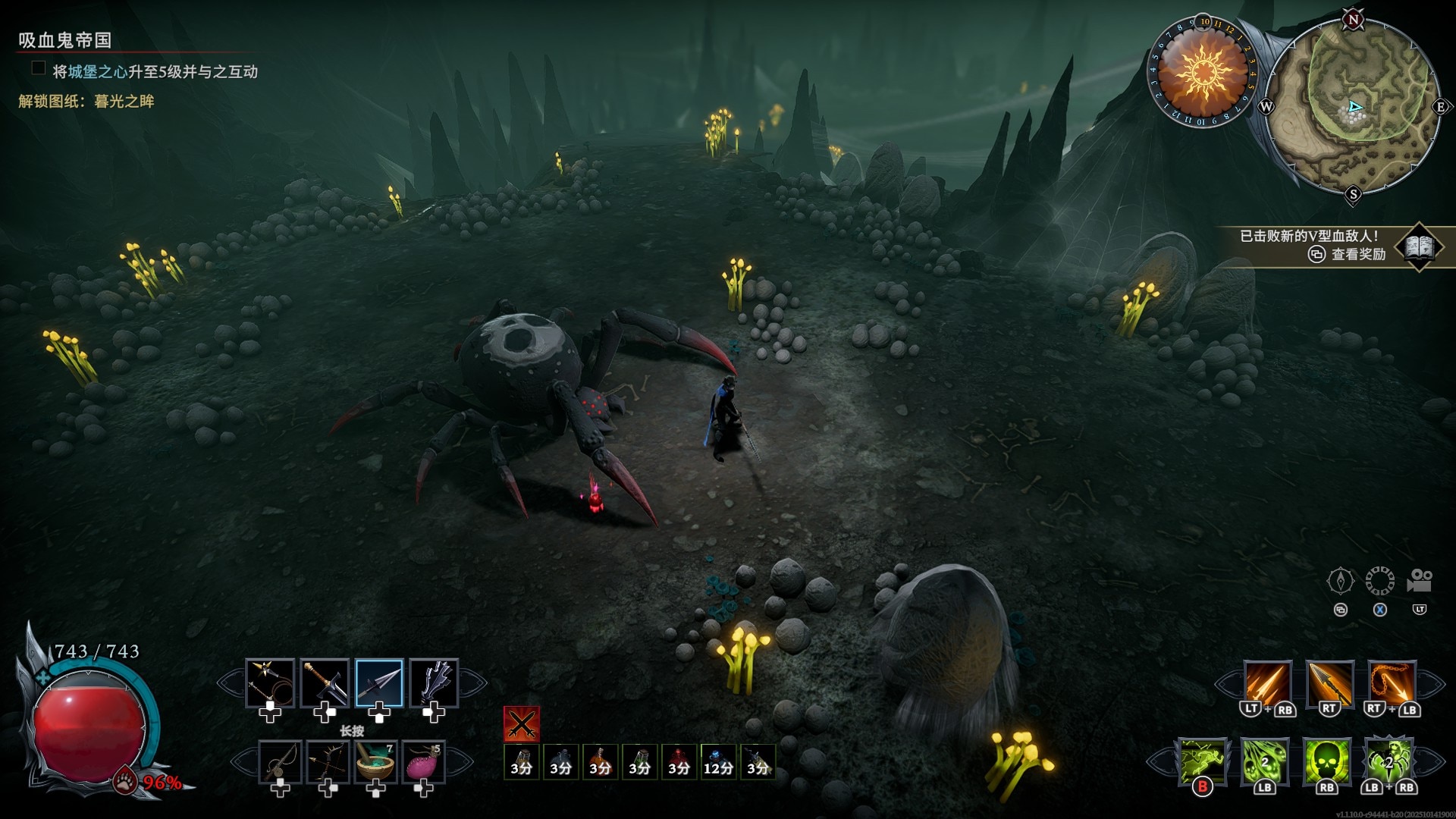Use the pink waterskin item

tap(423, 762)
